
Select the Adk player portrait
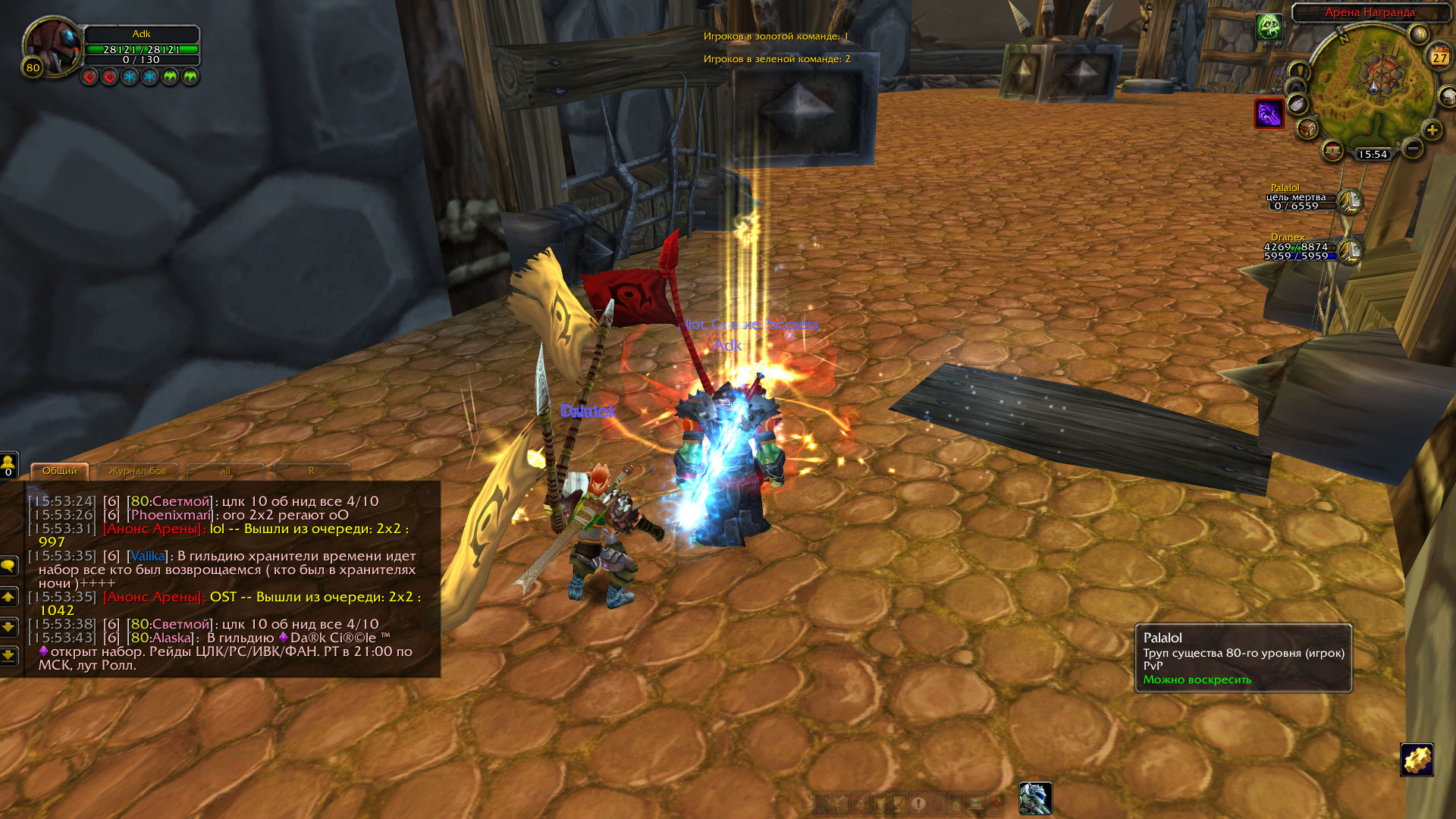tap(52, 45)
